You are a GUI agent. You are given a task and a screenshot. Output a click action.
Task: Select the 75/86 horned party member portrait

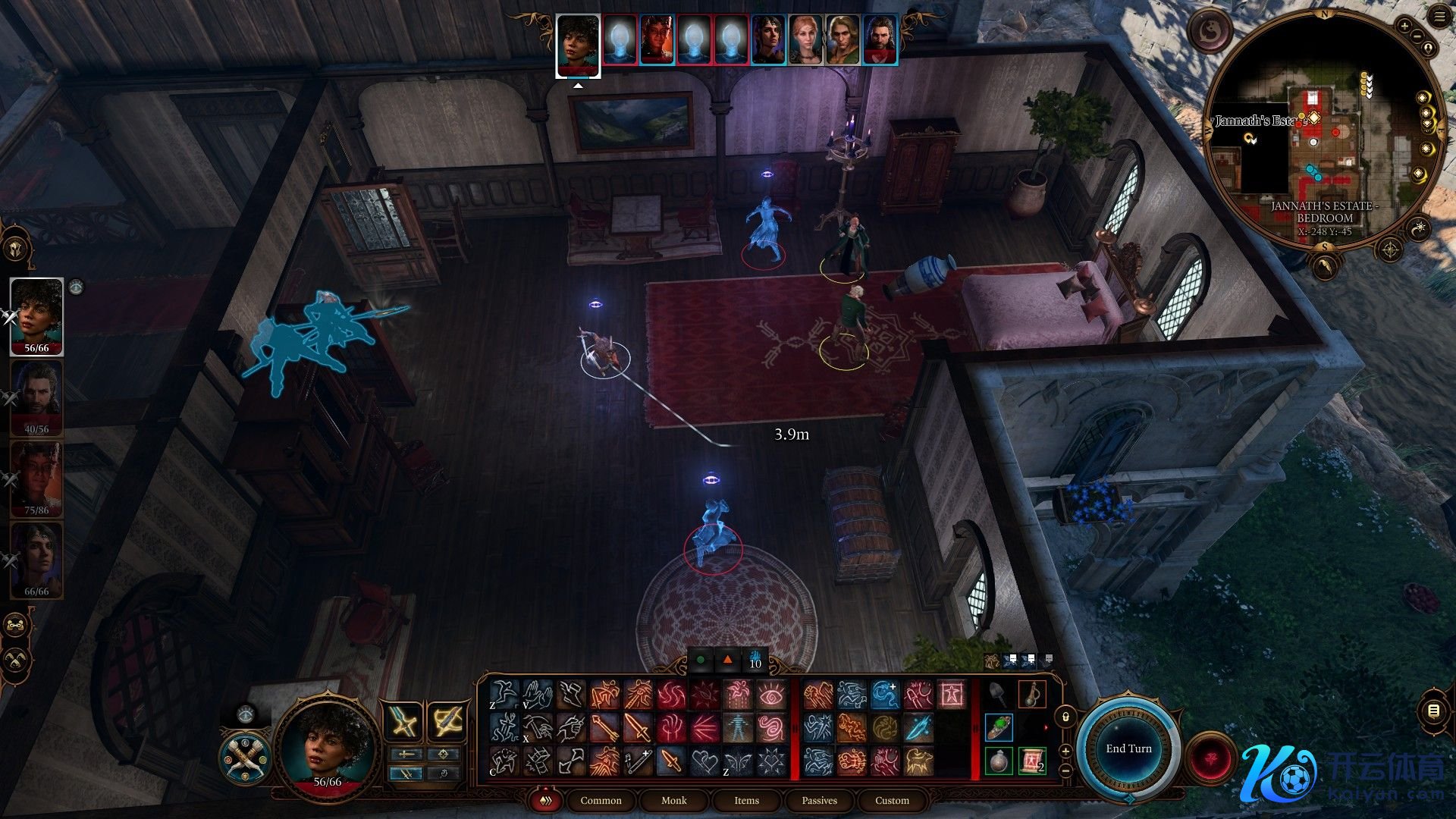[x=36, y=479]
